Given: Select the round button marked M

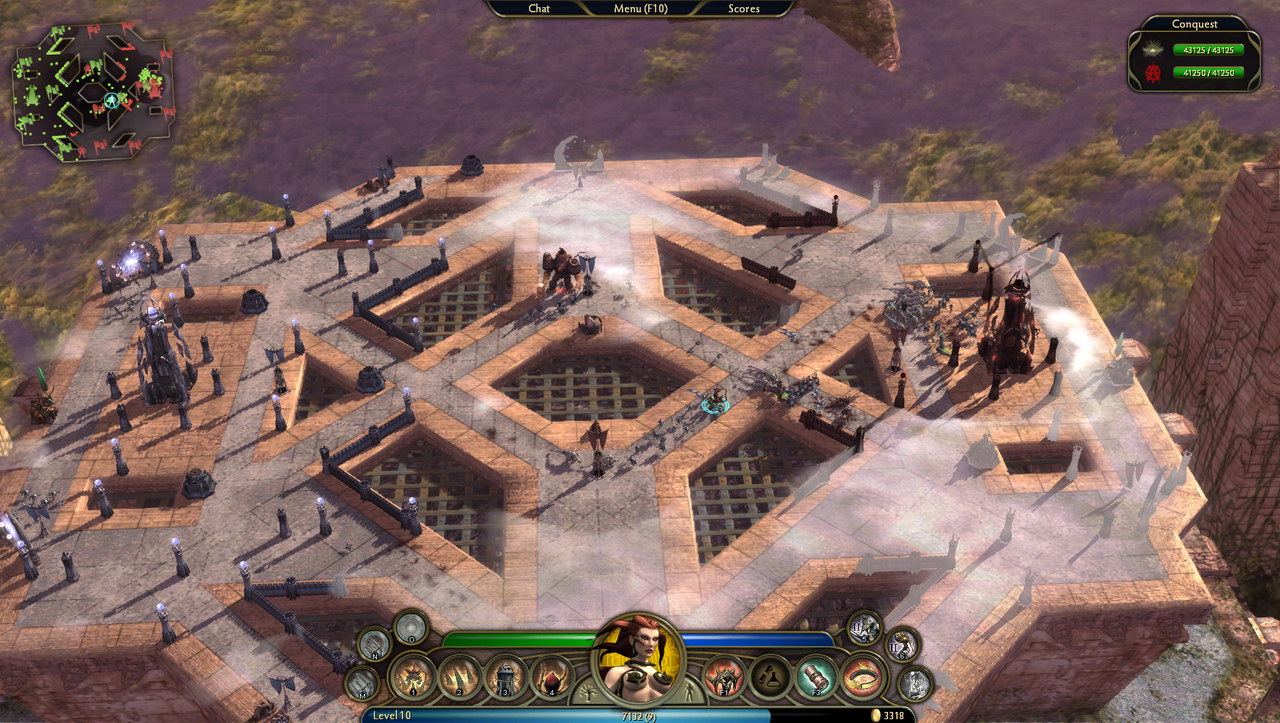Looking at the screenshot, I should coord(361,684).
